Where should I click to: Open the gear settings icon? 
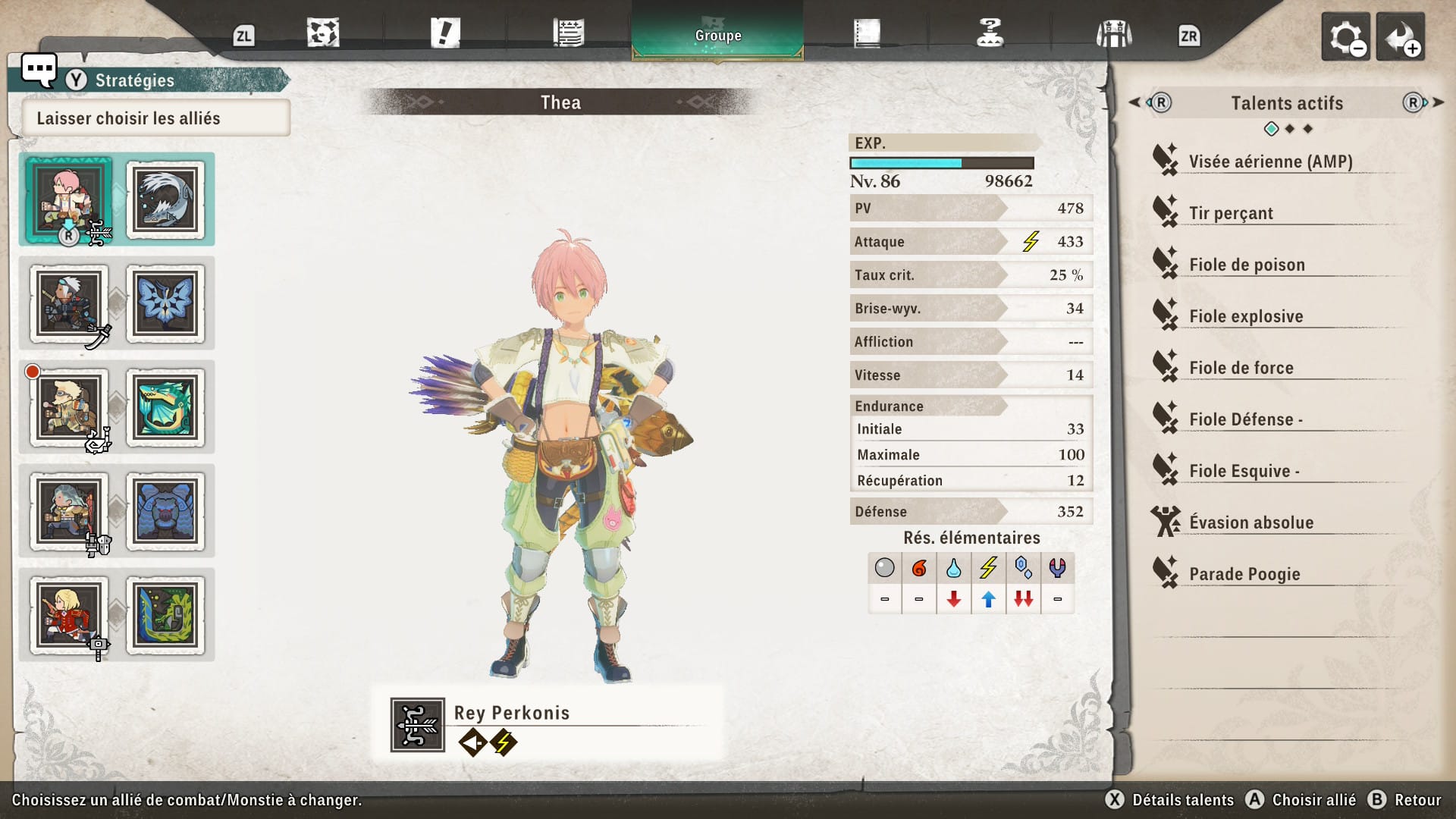pos(1345,36)
